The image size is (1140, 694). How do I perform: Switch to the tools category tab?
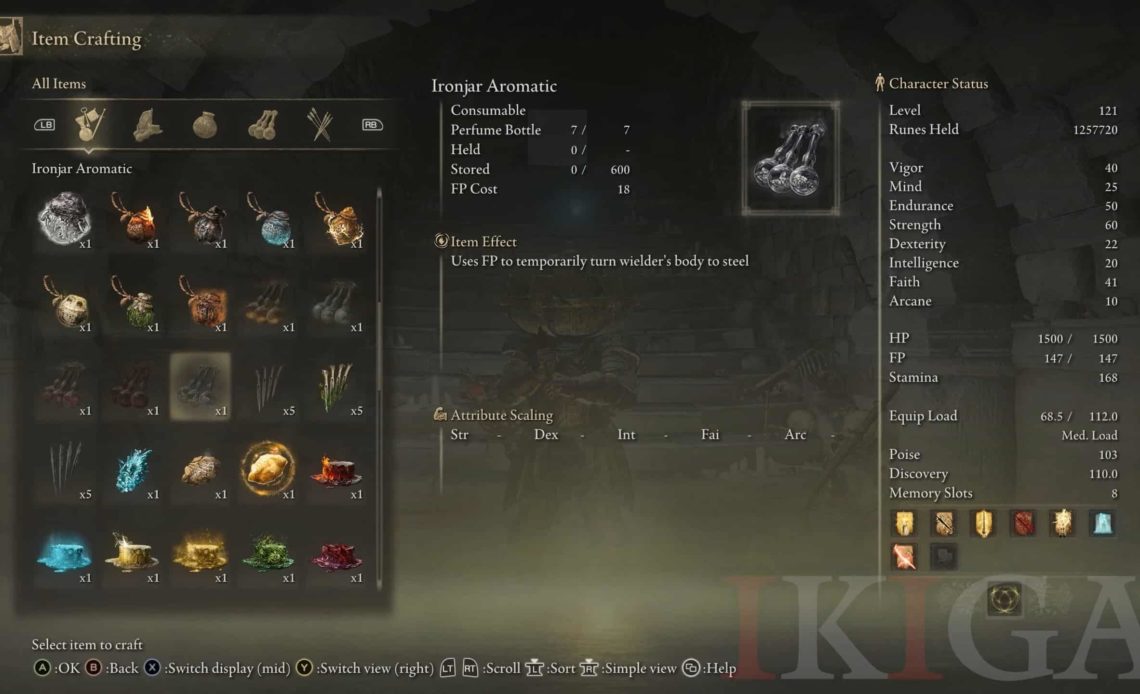pyautogui.click(x=148, y=125)
